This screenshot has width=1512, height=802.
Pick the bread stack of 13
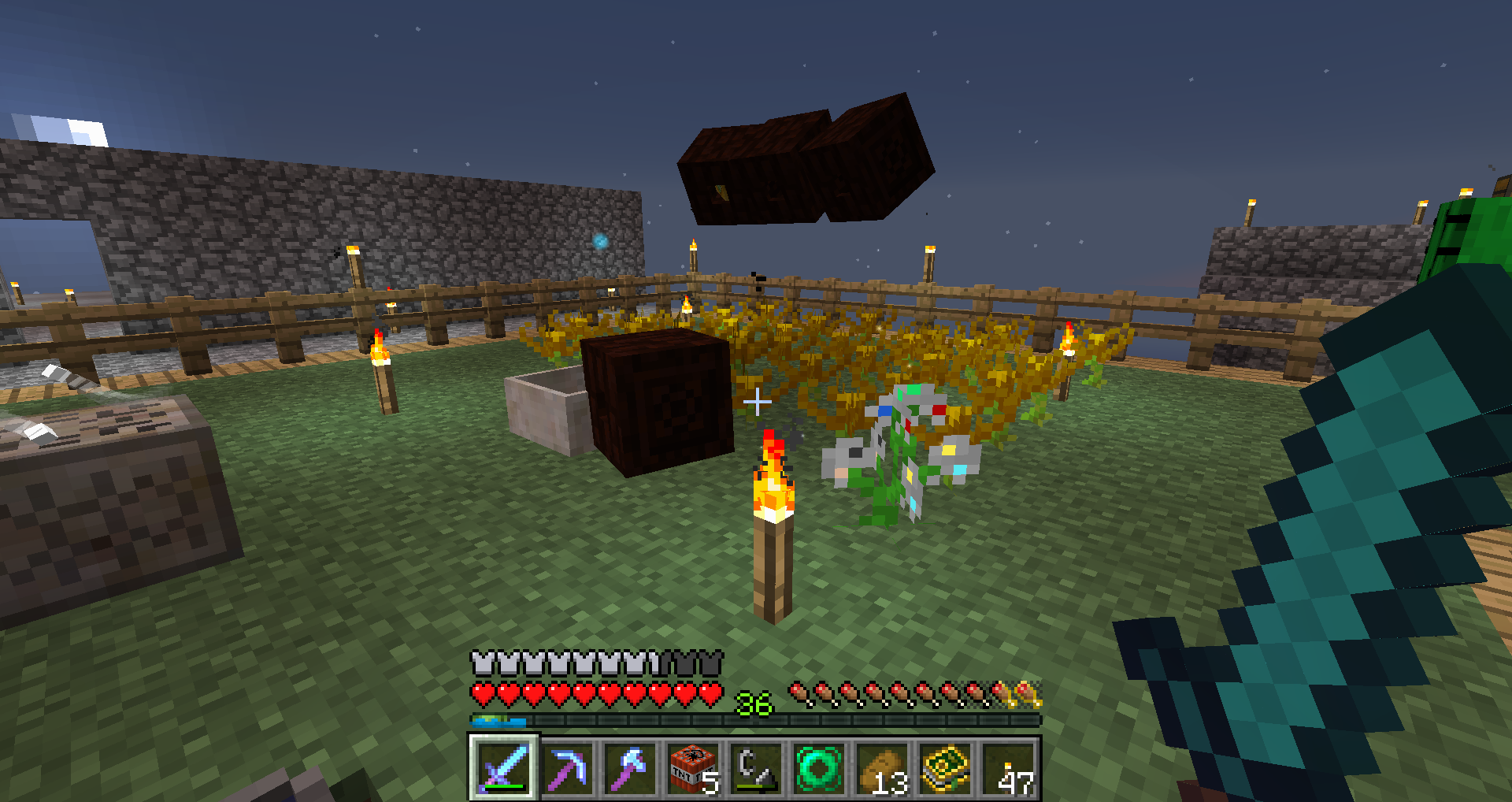882,767
